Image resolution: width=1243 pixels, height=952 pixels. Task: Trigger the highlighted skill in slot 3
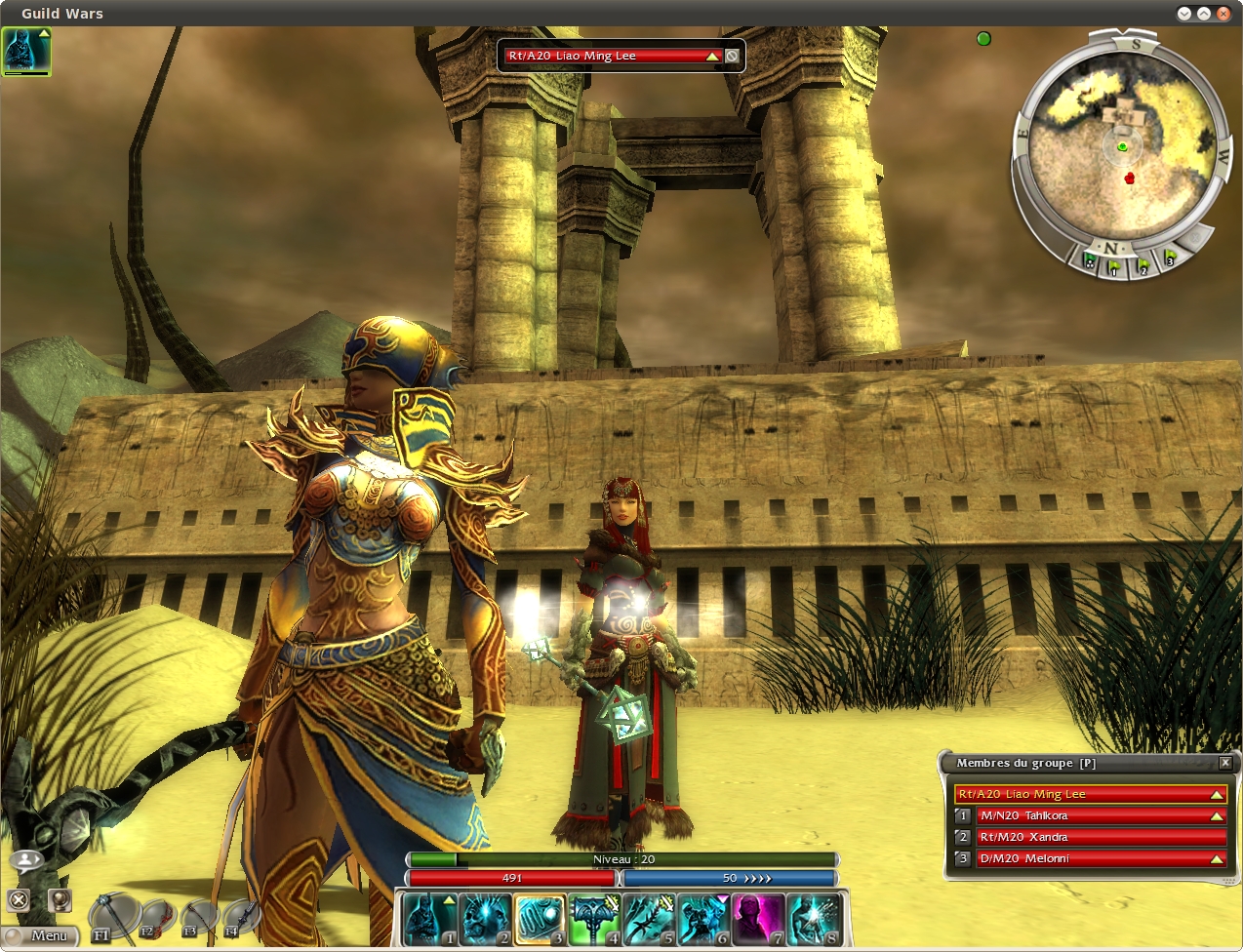pos(540,920)
